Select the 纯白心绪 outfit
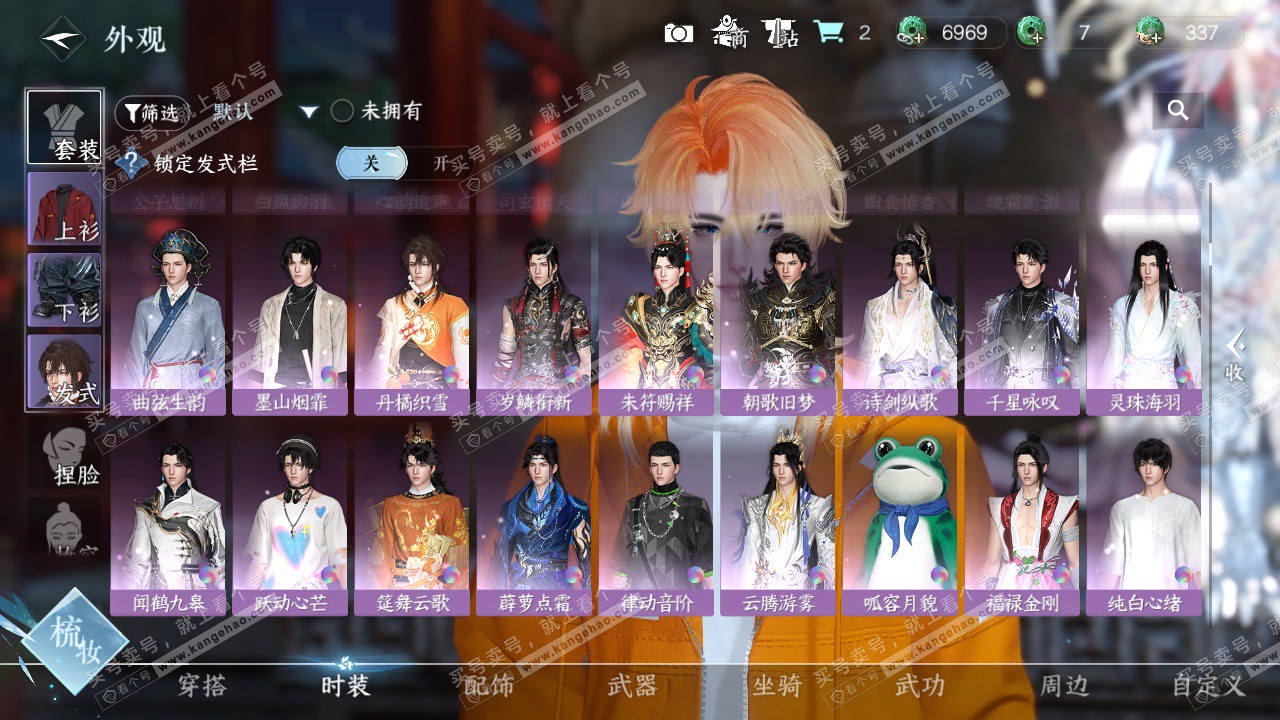Image resolution: width=1280 pixels, height=720 pixels. [1144, 520]
